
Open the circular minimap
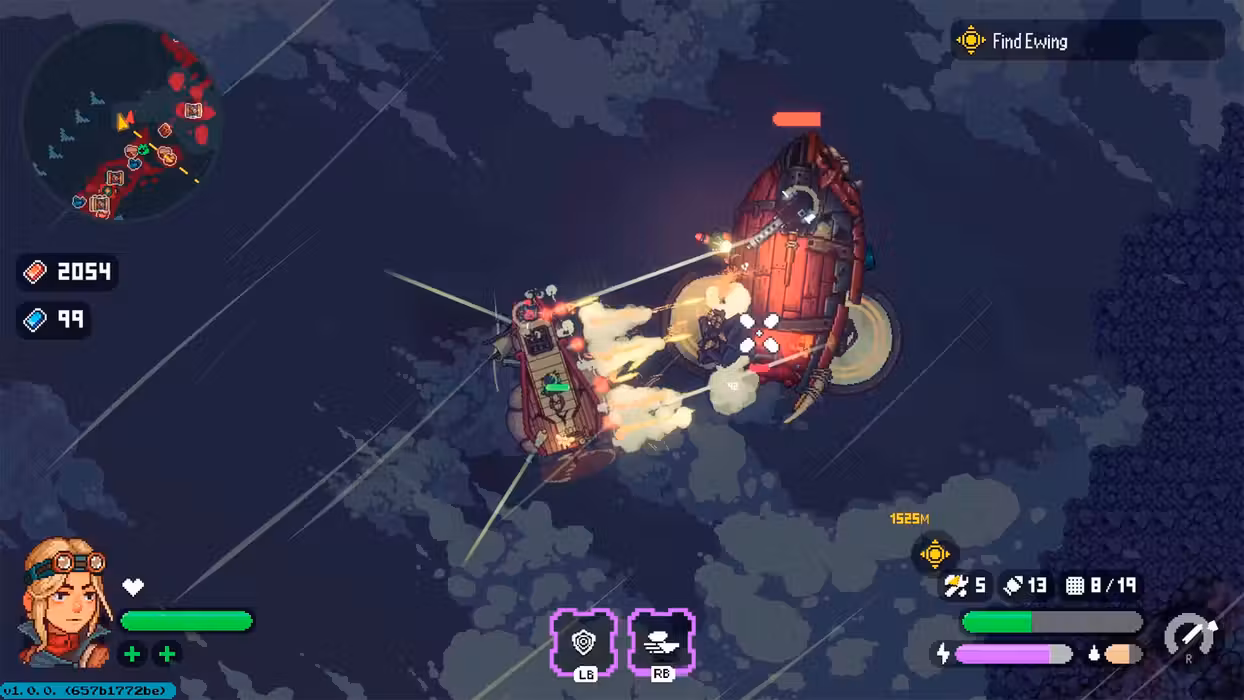tap(120, 121)
